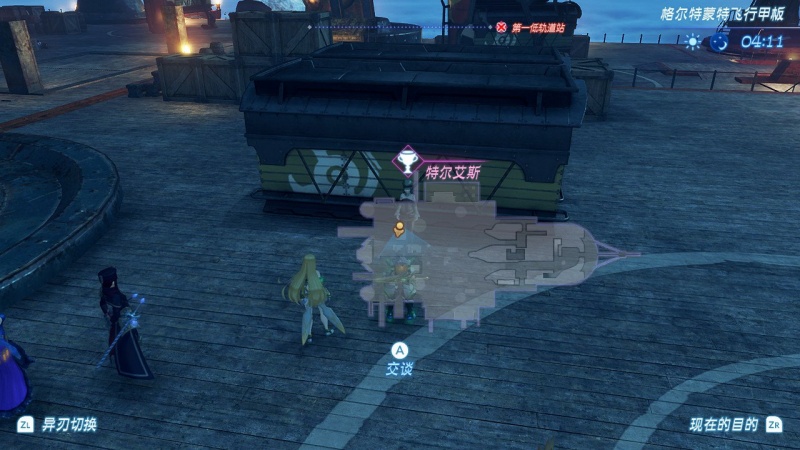Click the 第一低轨道站 compass marker
Viewport: 800px width, 450px height.
(531, 27)
